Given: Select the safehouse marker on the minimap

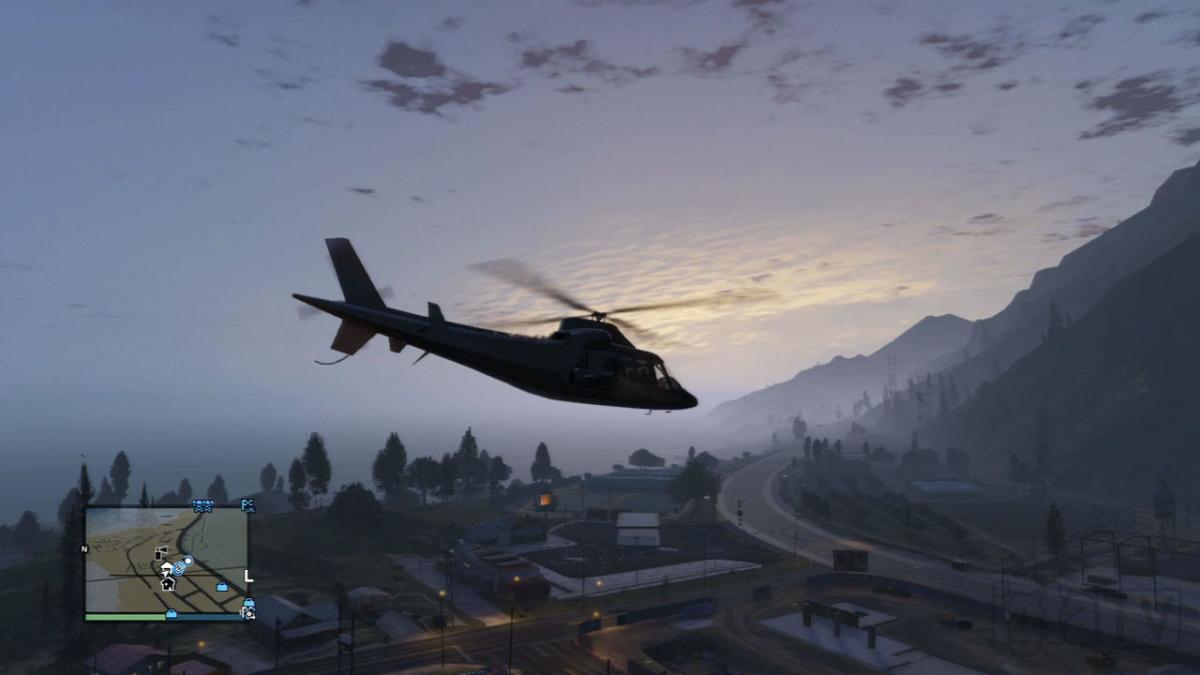Looking at the screenshot, I should point(168,584).
